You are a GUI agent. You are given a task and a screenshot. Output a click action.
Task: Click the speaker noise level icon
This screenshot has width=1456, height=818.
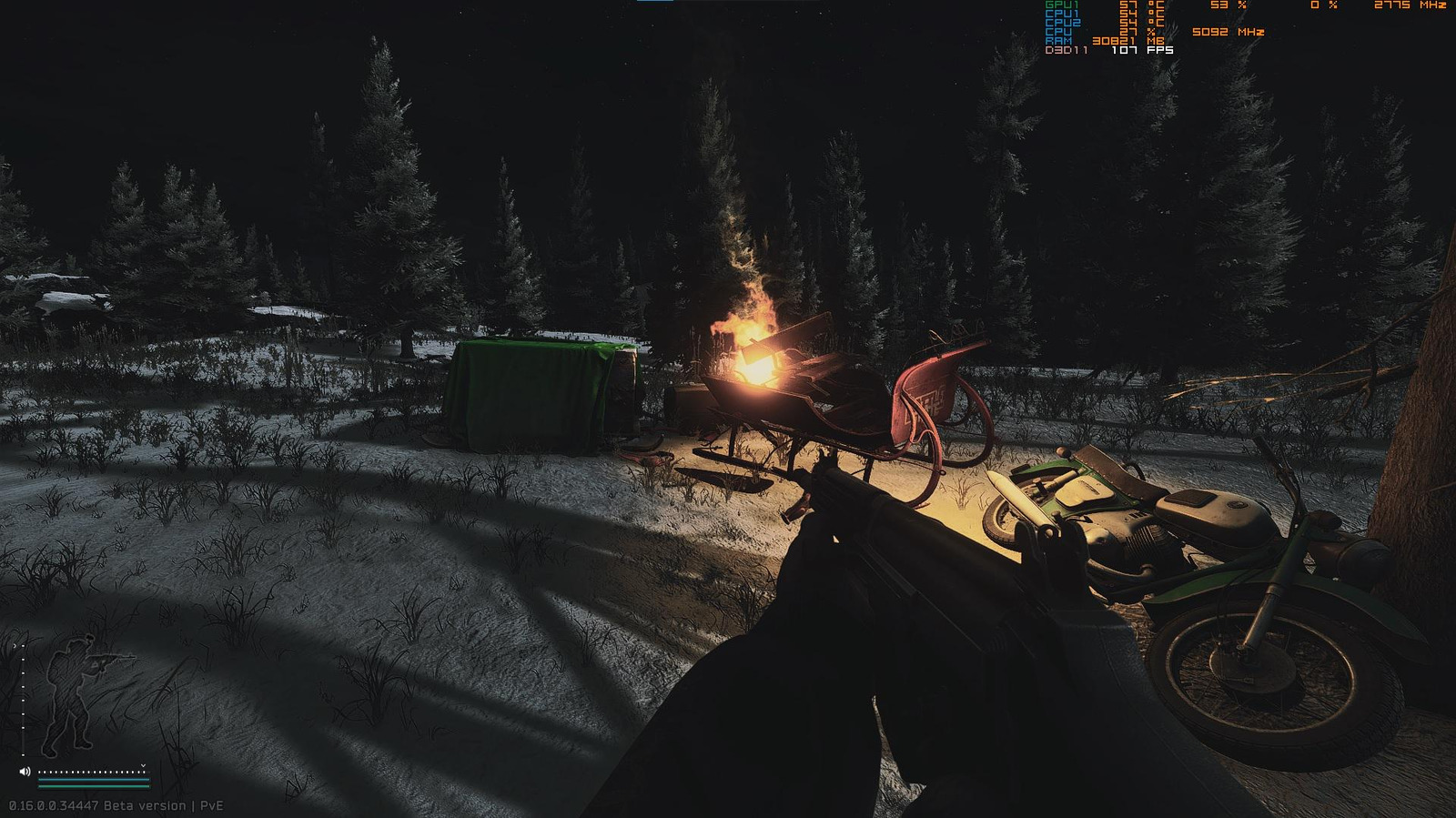tap(25, 772)
